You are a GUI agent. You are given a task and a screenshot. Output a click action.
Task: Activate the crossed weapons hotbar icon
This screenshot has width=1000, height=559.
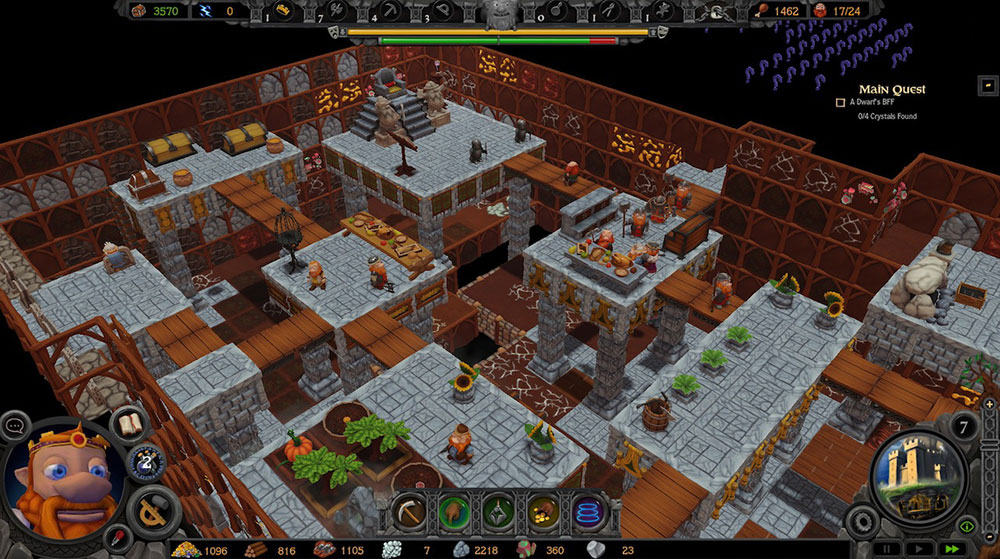point(497,512)
